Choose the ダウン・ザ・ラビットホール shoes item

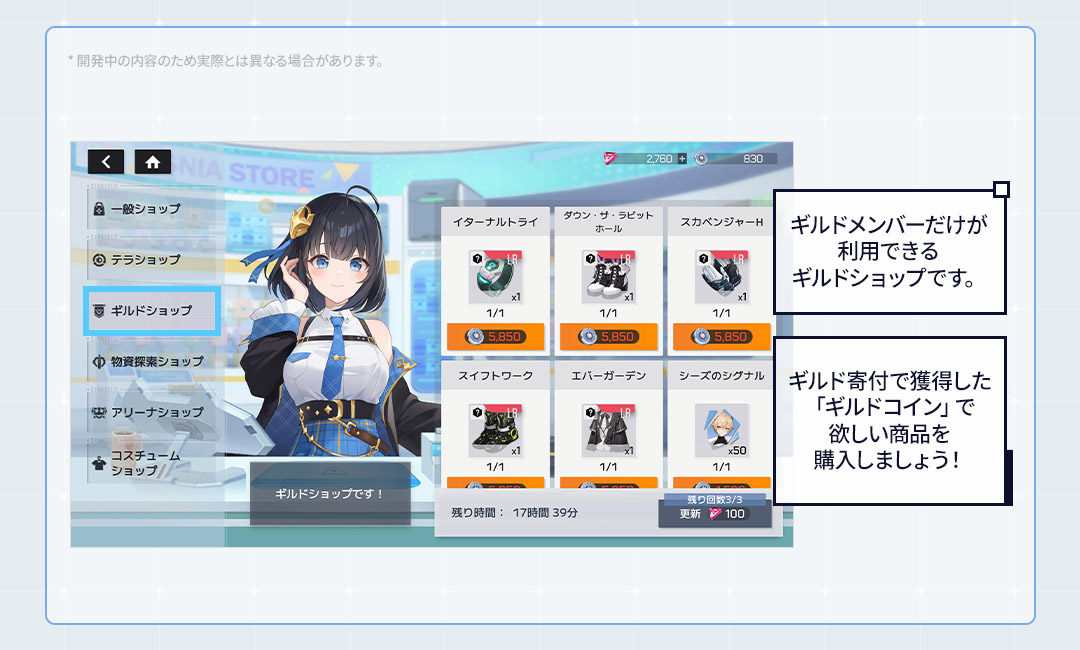click(x=607, y=277)
